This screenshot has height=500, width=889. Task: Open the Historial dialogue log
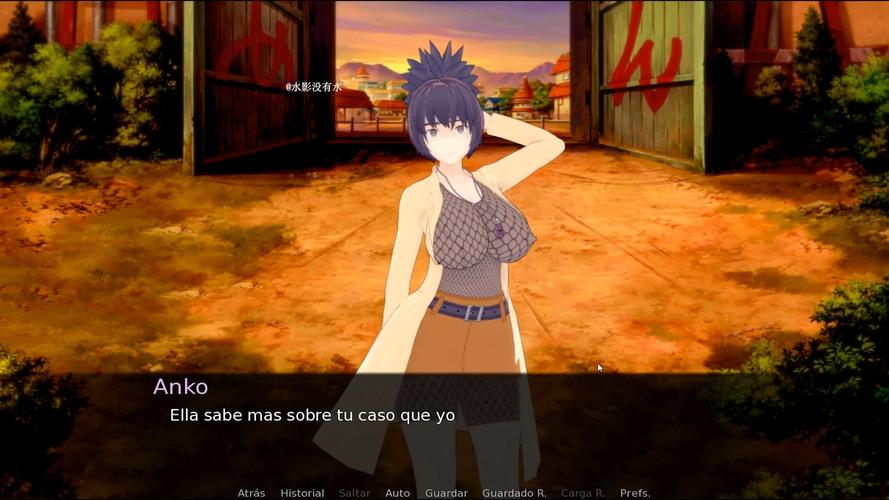(x=302, y=493)
